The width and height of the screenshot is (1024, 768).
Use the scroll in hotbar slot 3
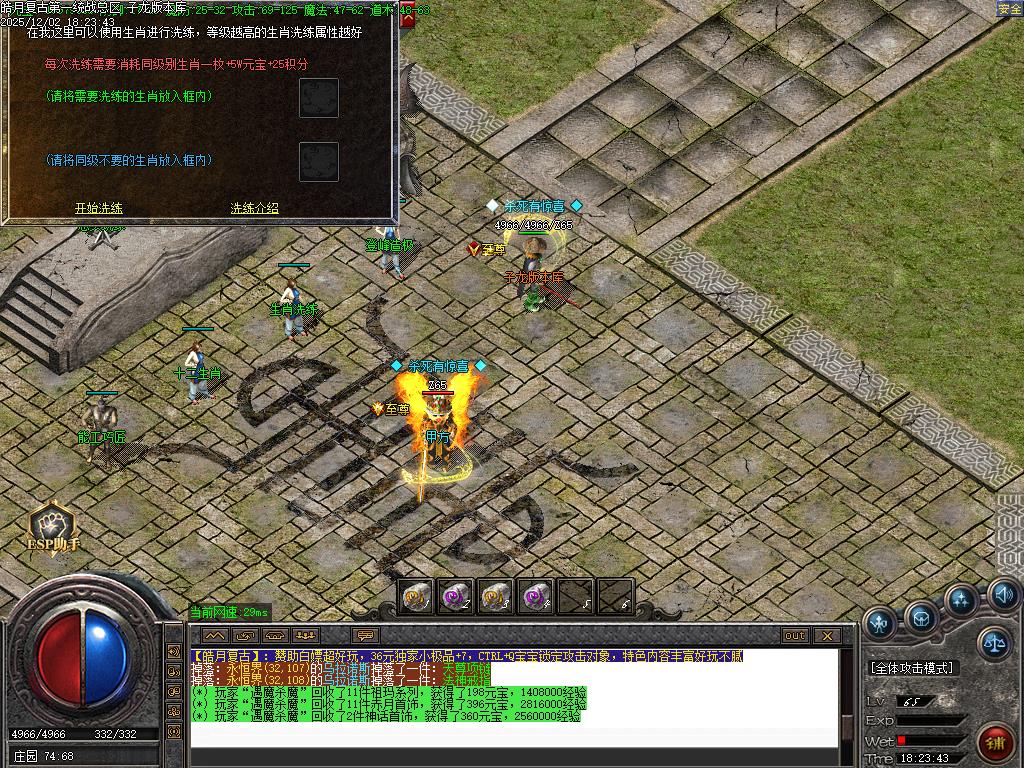click(496, 597)
